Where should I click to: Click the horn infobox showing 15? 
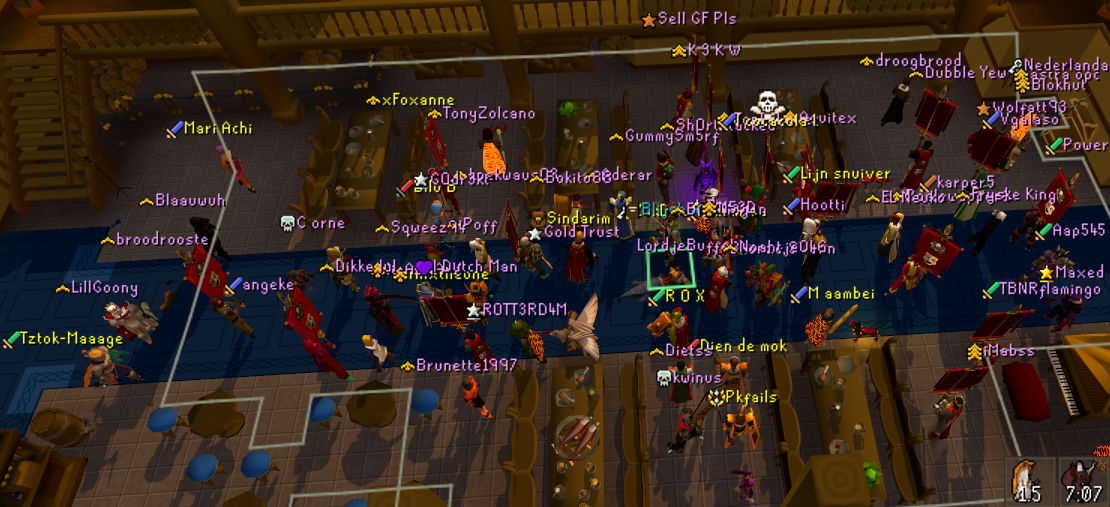[1029, 480]
